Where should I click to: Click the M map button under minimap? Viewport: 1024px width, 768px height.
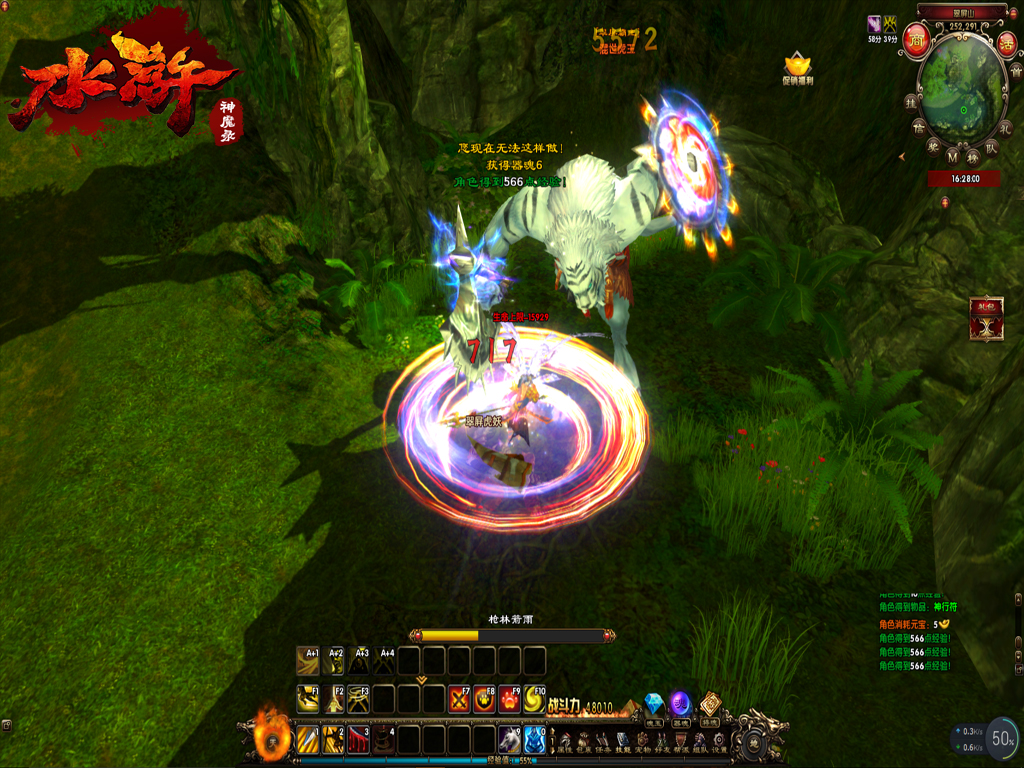(951, 157)
